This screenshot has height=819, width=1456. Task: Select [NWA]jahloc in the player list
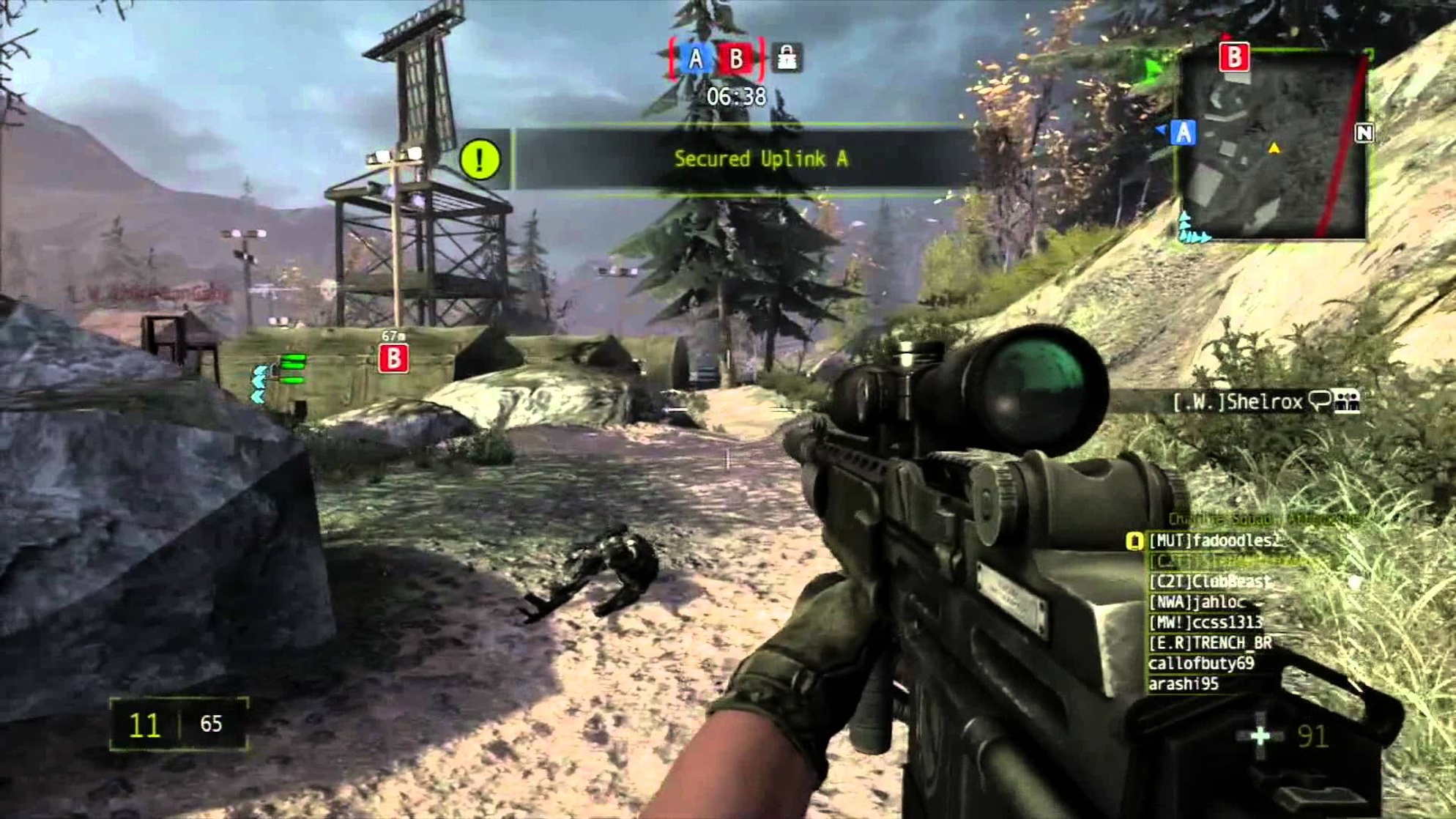pos(1197,602)
